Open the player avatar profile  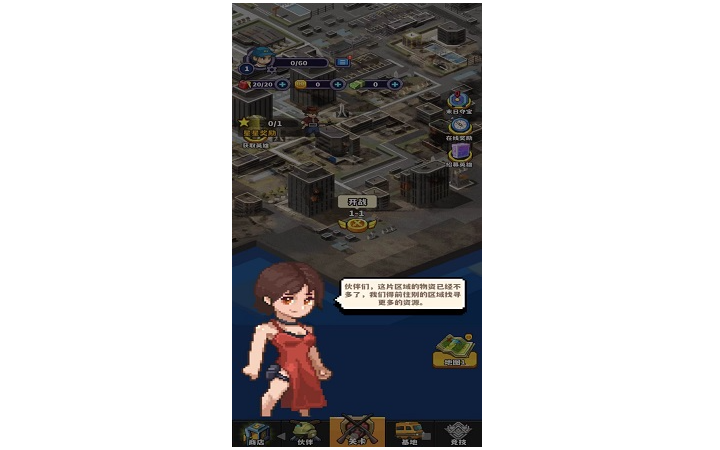261,57
